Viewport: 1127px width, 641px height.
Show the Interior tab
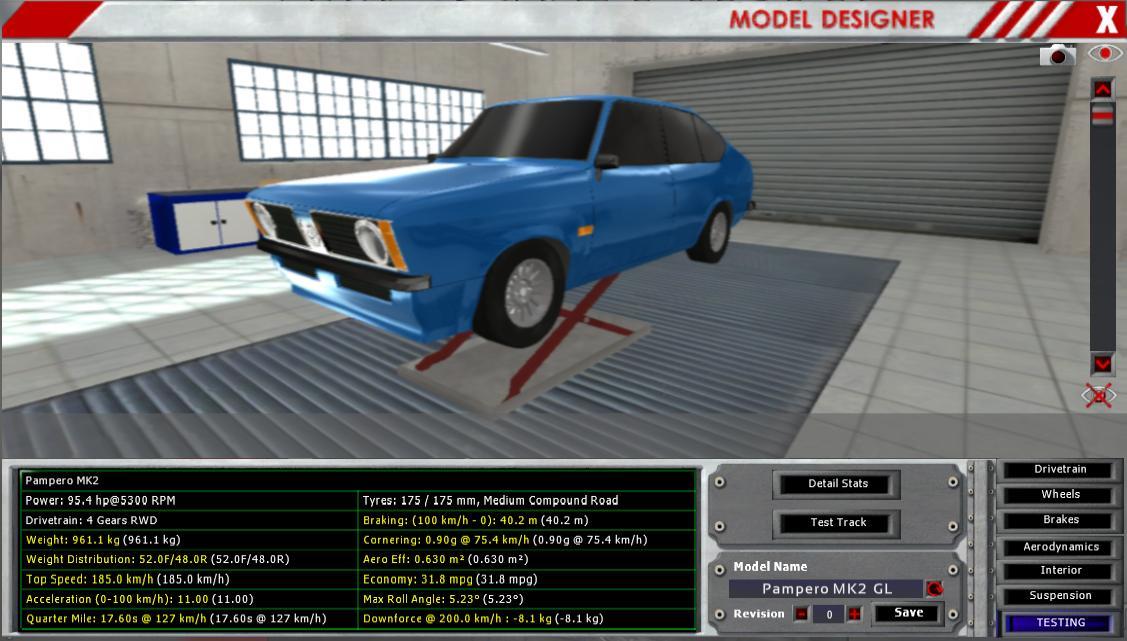click(1060, 571)
